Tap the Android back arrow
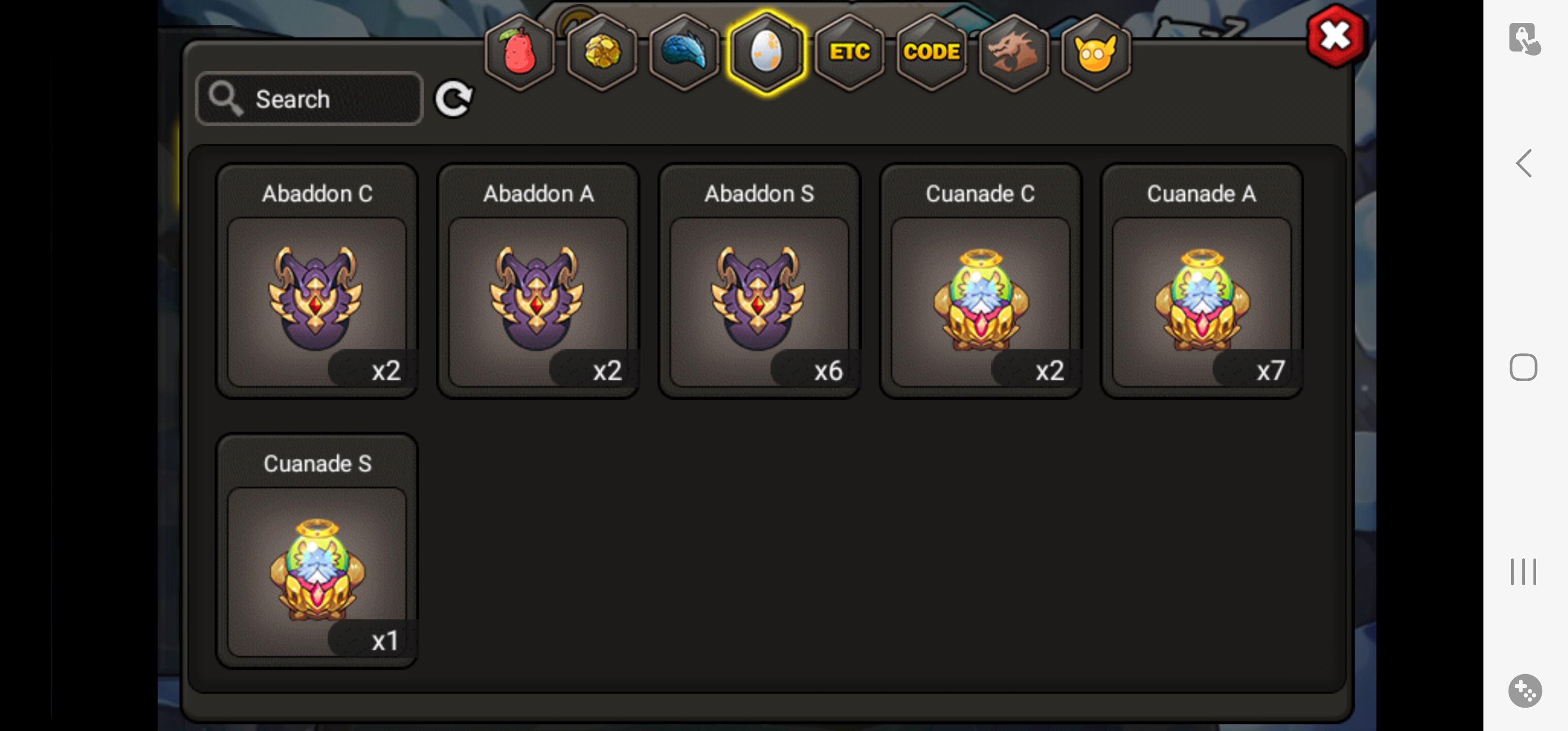 point(1524,163)
